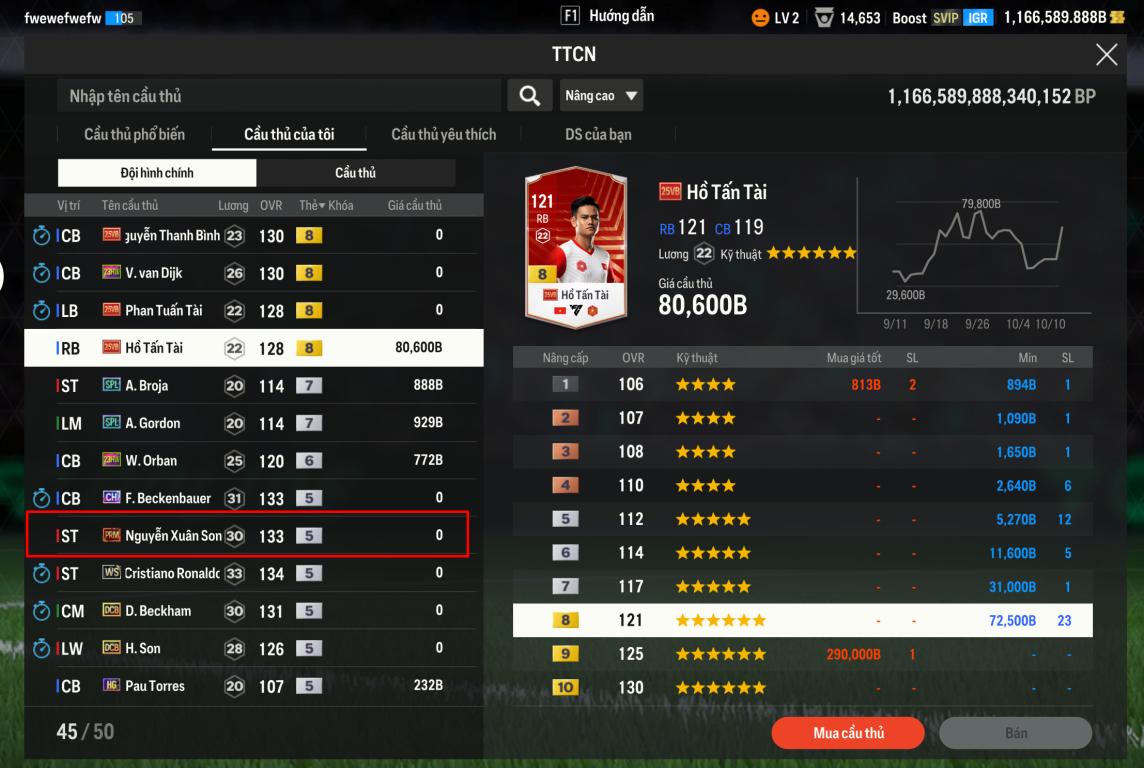Close the TTCN window
Screen dimensions: 1144x768
[x=1106, y=55]
